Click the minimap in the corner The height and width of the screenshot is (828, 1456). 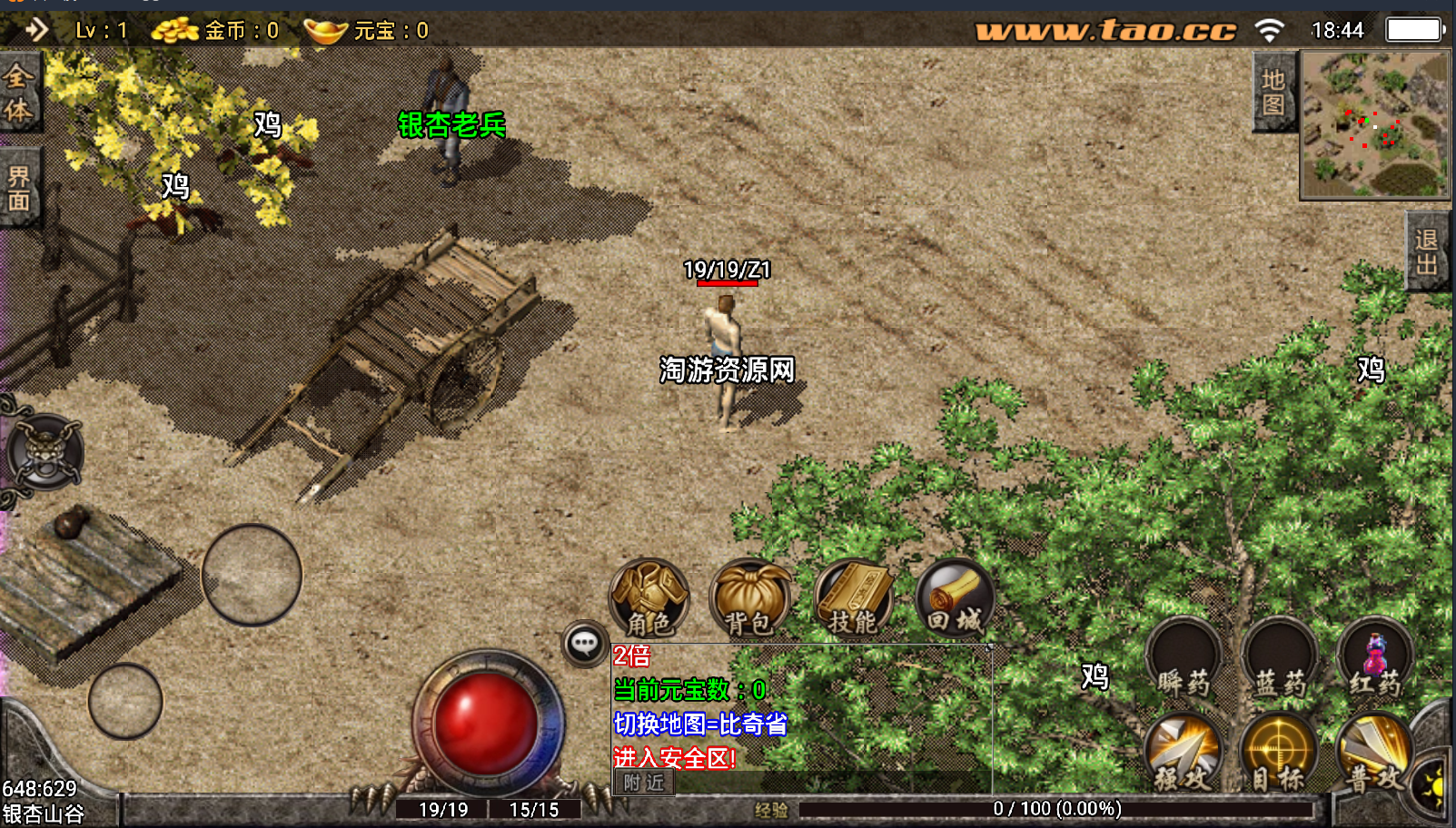point(1375,124)
